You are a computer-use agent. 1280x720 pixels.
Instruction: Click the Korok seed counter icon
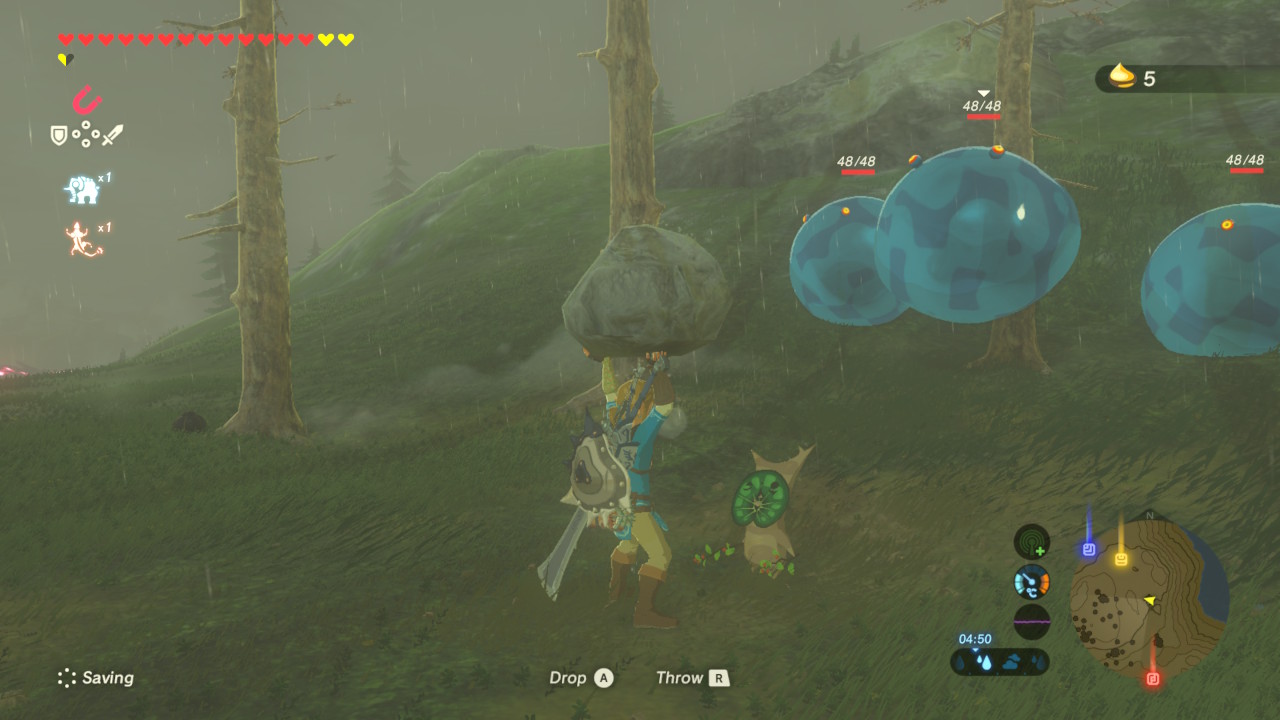[1123, 78]
